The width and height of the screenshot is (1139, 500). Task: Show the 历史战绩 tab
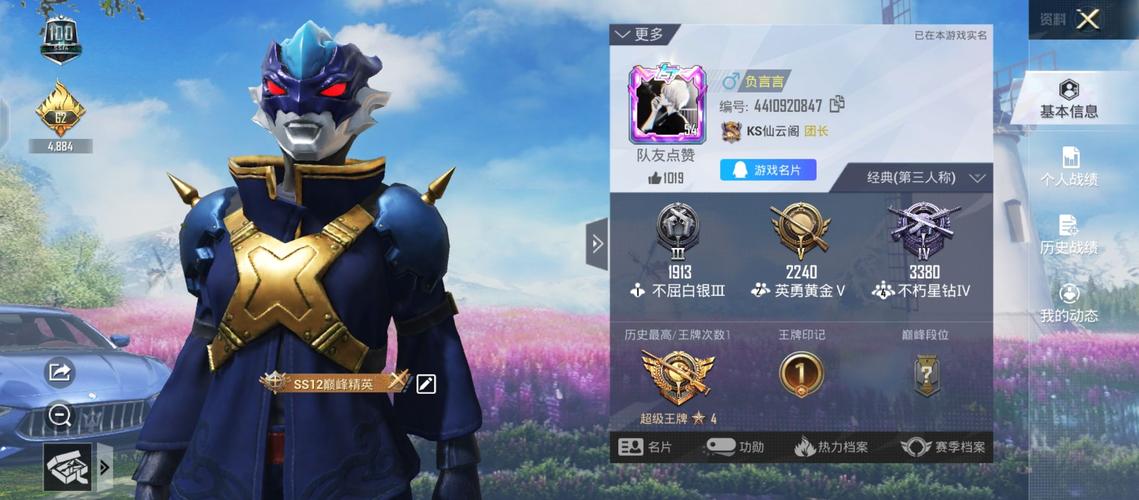point(1069,236)
